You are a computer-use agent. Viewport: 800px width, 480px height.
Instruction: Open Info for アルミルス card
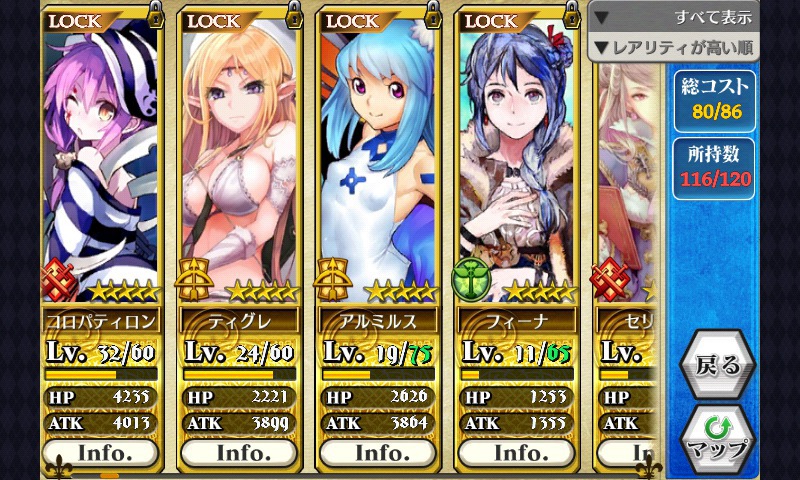[x=382, y=452]
